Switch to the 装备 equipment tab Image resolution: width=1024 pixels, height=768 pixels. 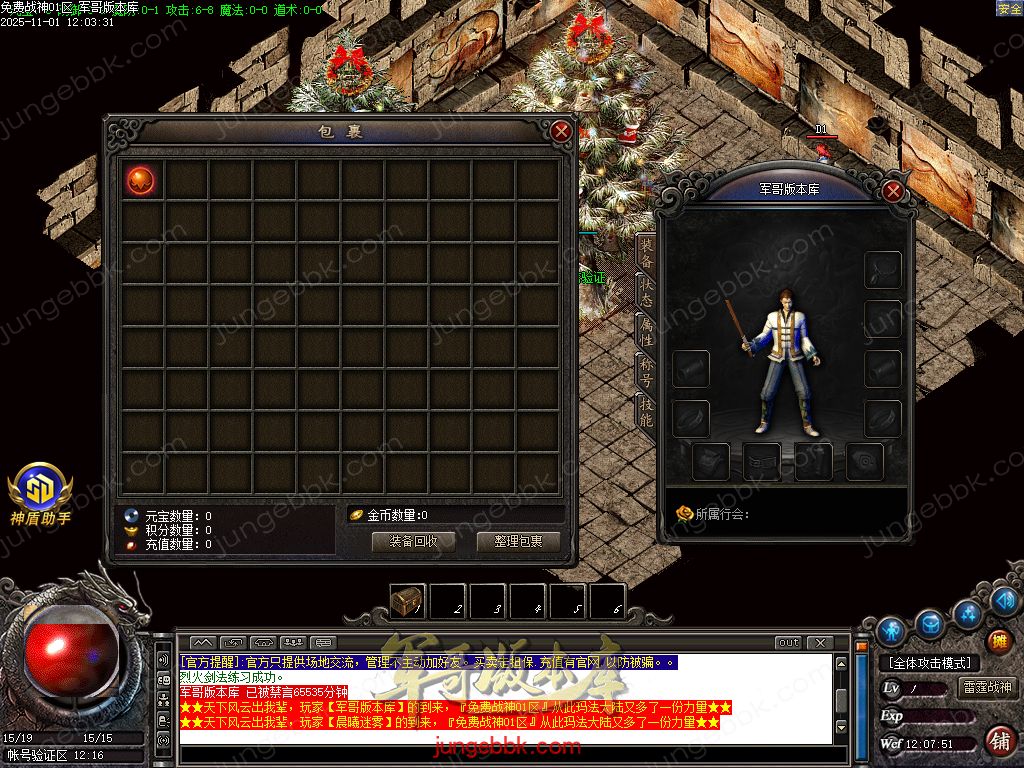(646, 253)
